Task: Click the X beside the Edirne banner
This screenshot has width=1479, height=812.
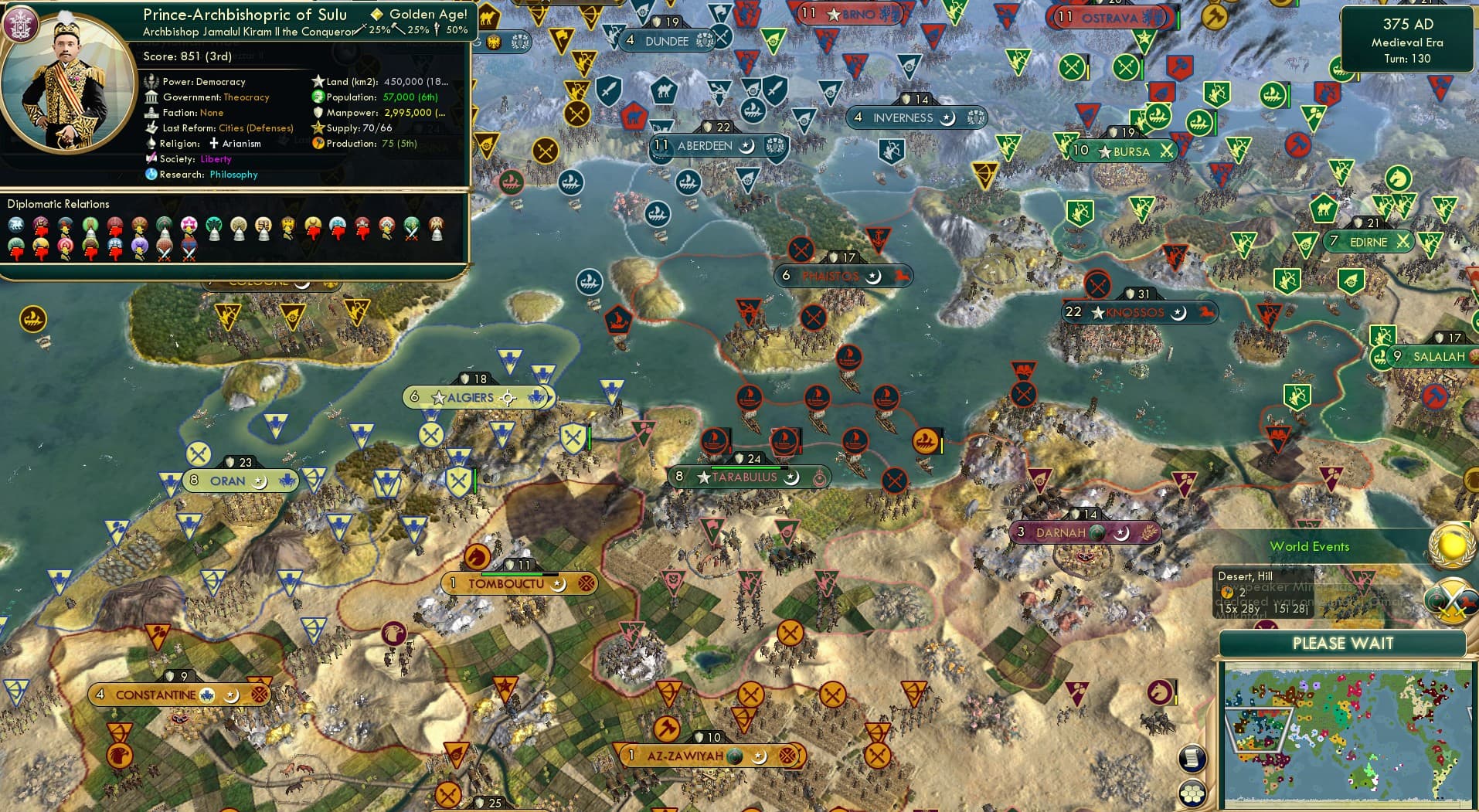Action: [x=1404, y=241]
